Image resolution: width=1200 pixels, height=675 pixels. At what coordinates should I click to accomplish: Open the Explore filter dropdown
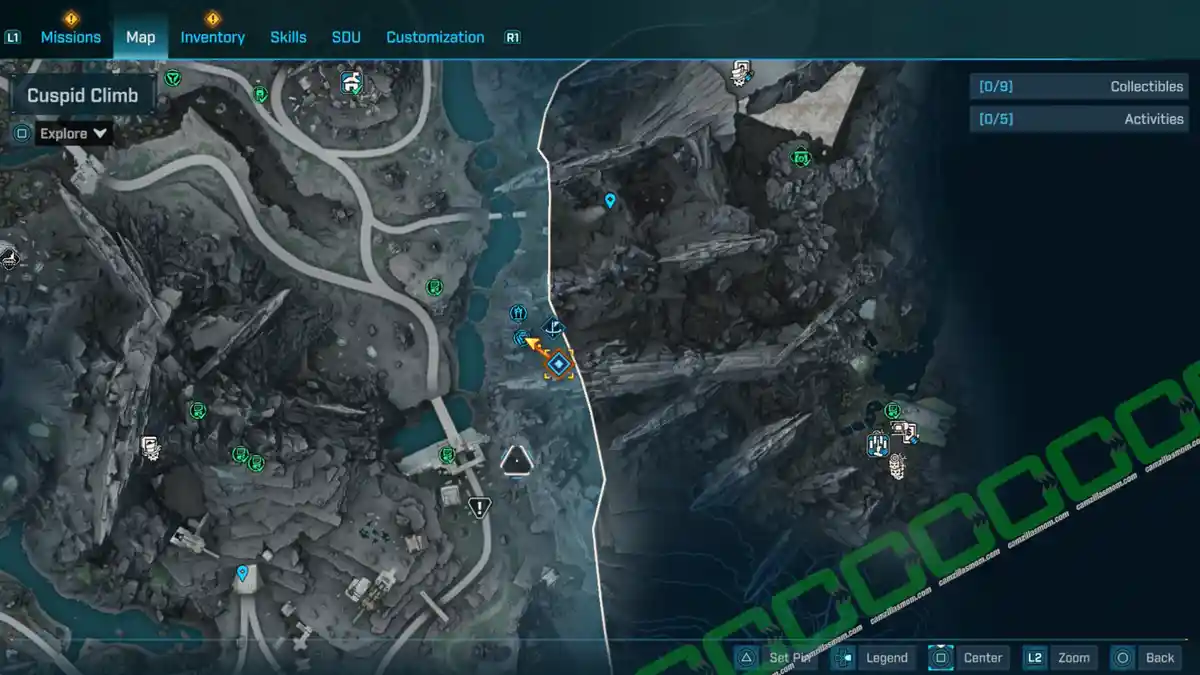point(73,133)
